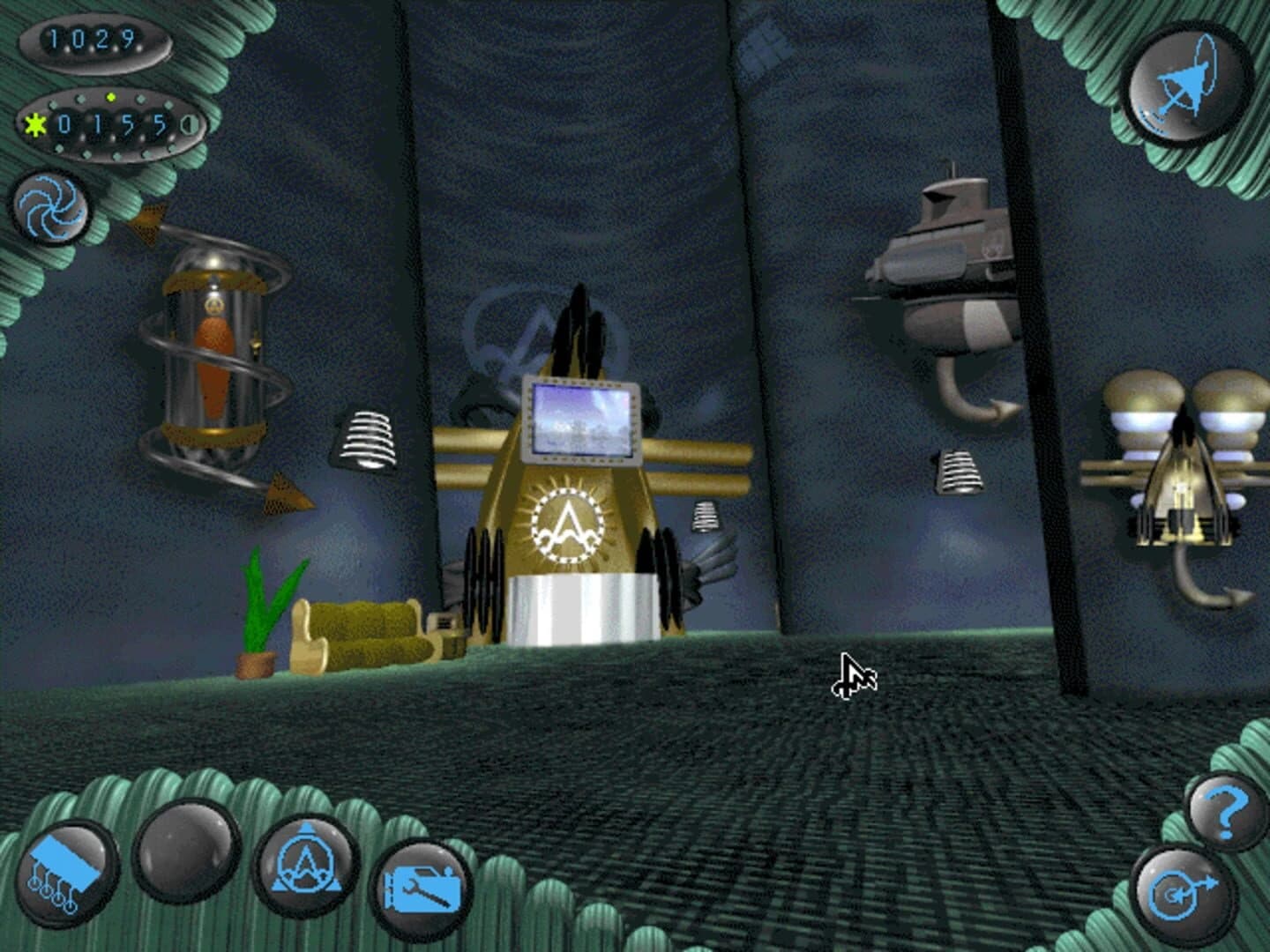Select the monitor screen atop the gold machine
Screen dimensions: 1270x952
[581, 421]
